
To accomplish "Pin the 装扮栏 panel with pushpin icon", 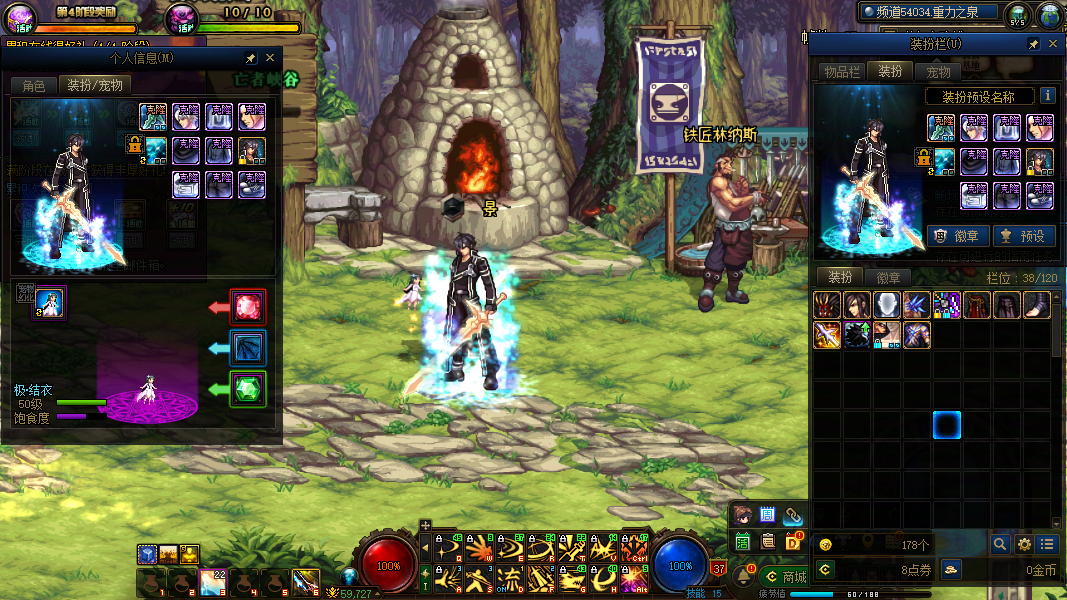I will pos(1033,45).
